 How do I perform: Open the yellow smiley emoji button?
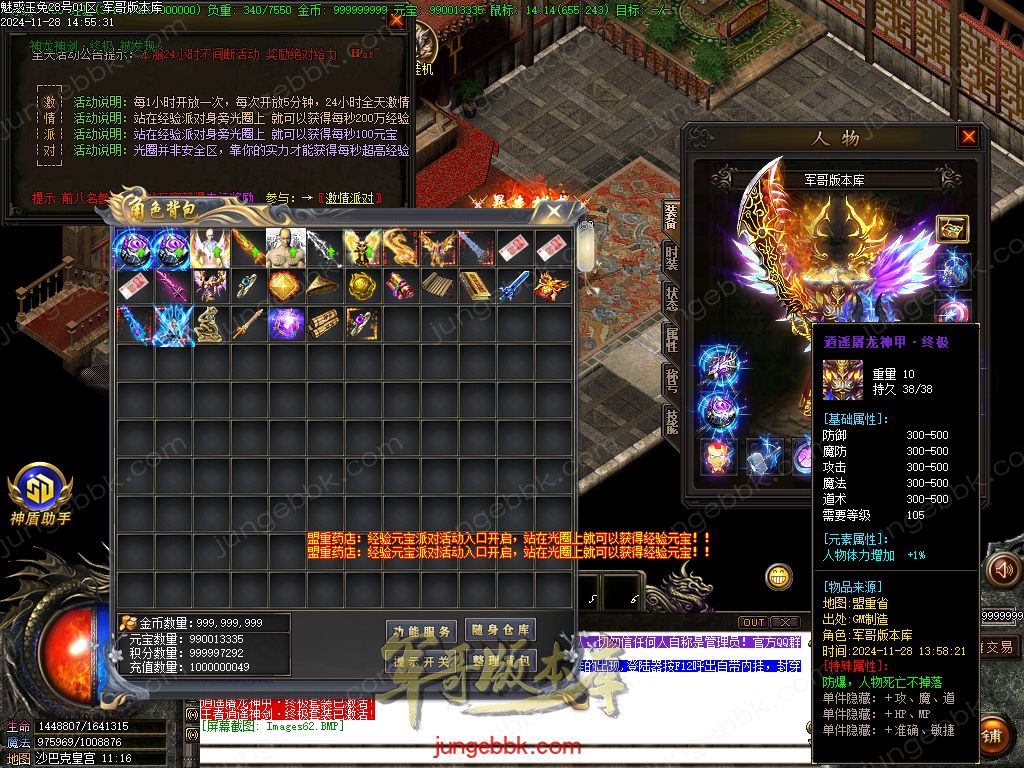tap(779, 576)
